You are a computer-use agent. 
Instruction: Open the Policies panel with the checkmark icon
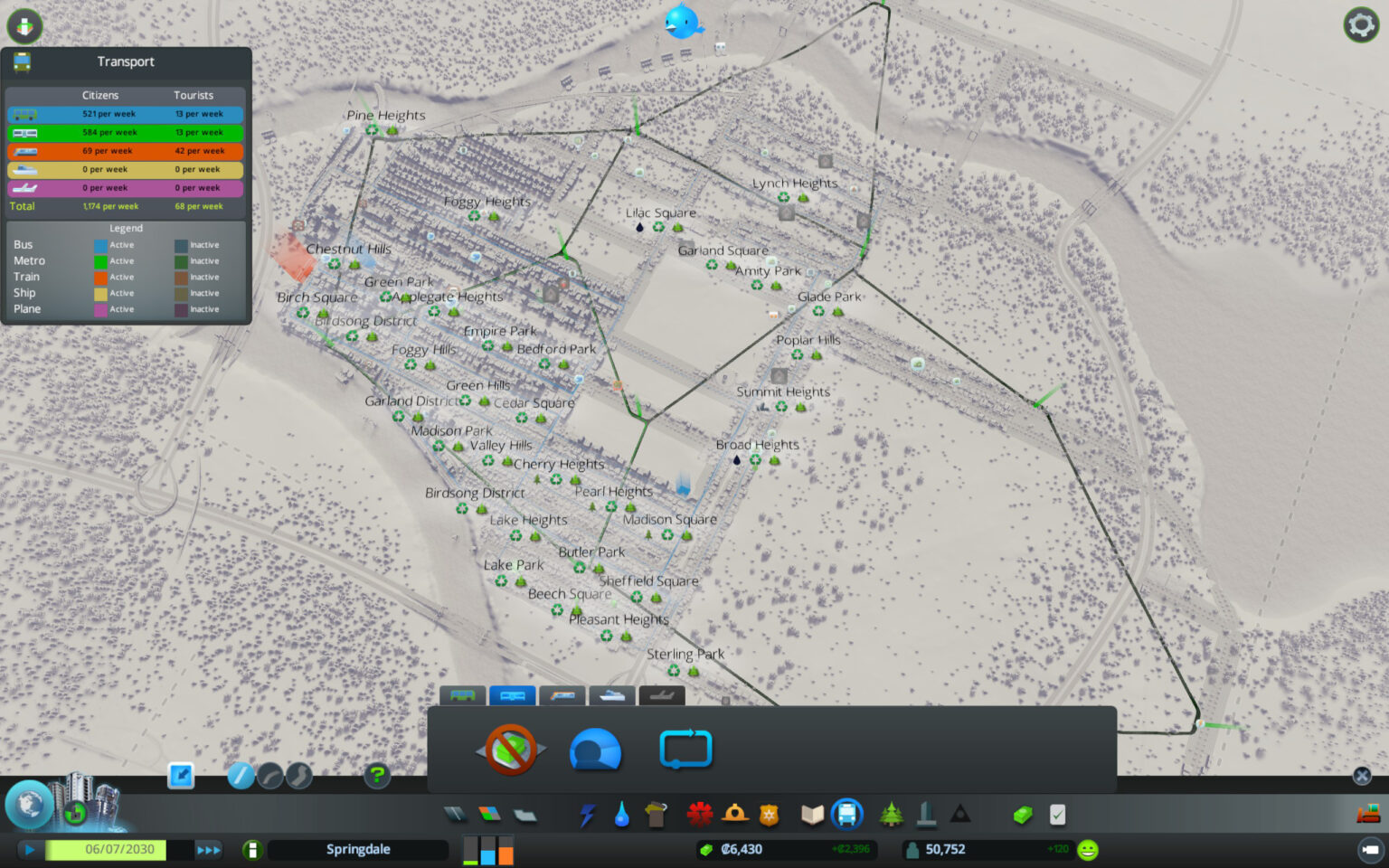(x=1058, y=815)
